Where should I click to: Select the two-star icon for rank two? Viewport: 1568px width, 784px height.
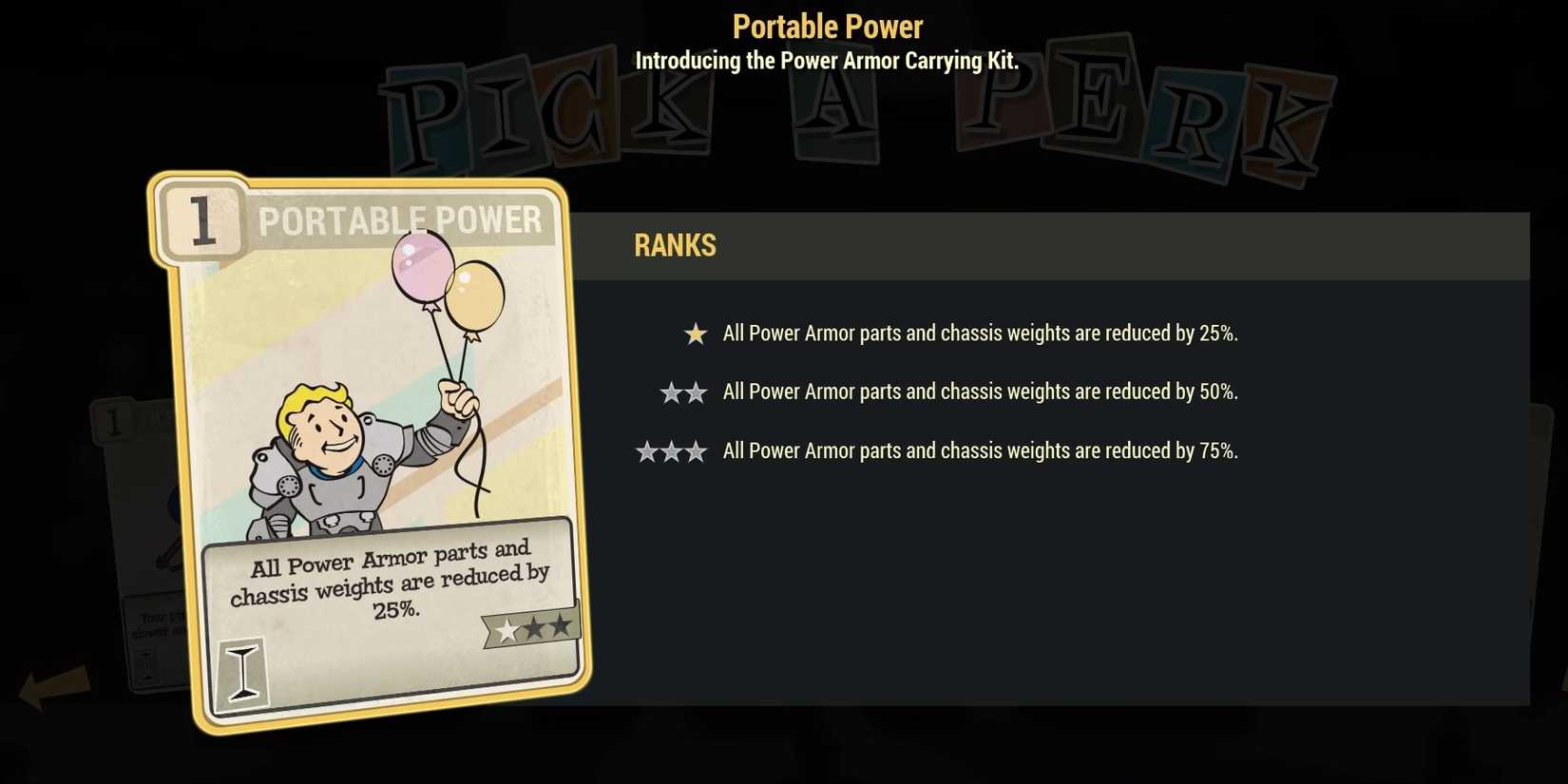683,392
